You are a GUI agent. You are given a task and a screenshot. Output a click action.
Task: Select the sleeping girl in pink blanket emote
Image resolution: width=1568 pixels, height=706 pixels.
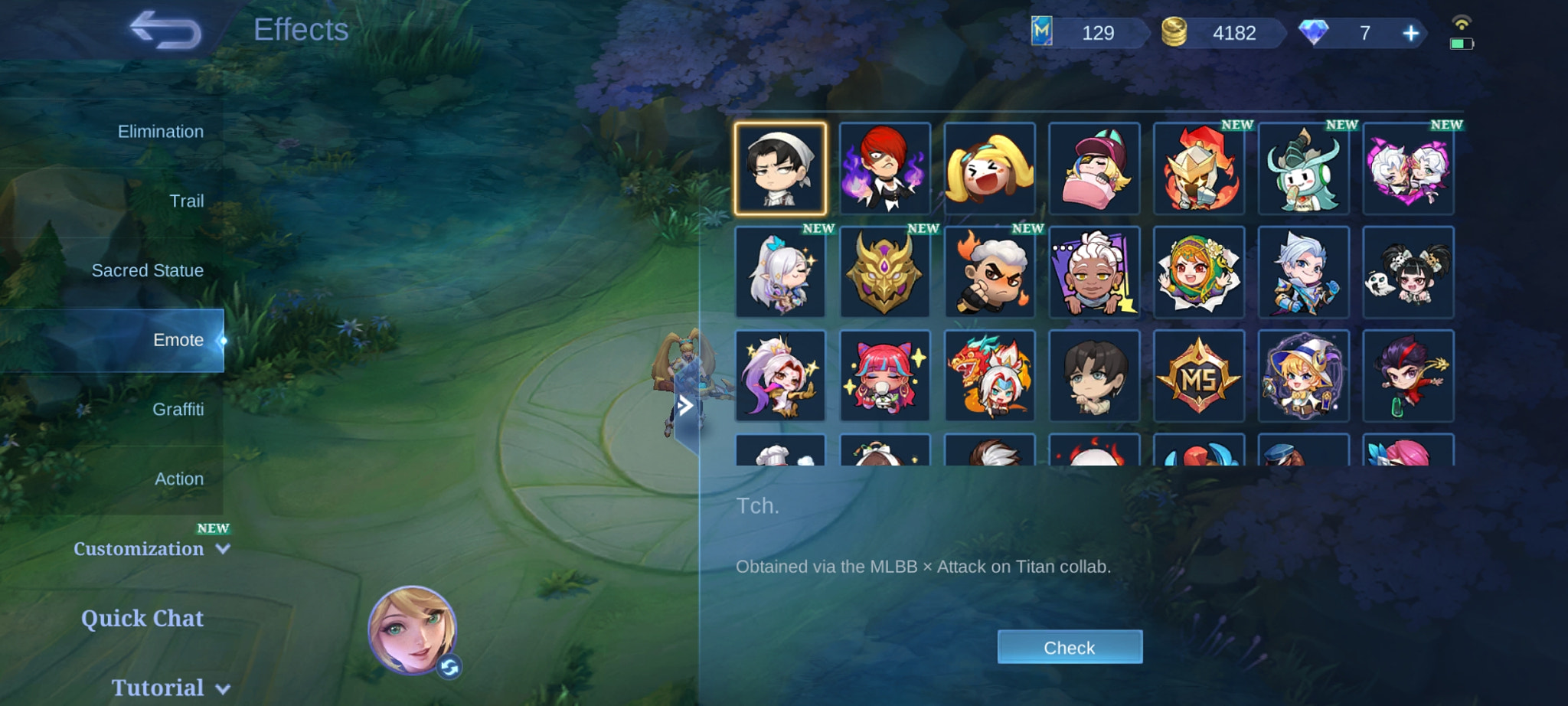pos(1096,168)
